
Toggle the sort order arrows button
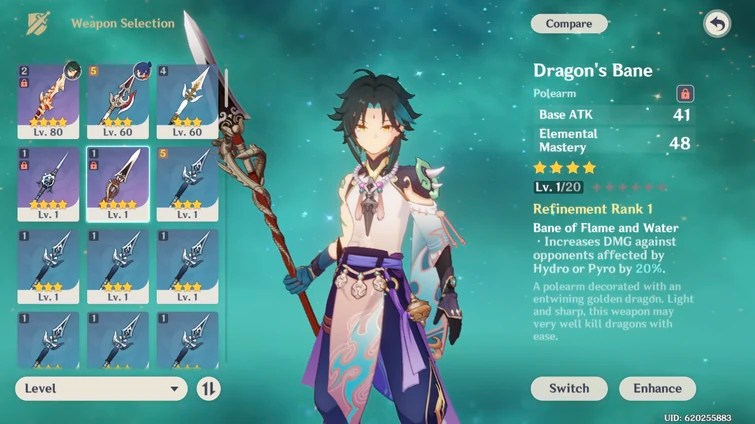209,388
